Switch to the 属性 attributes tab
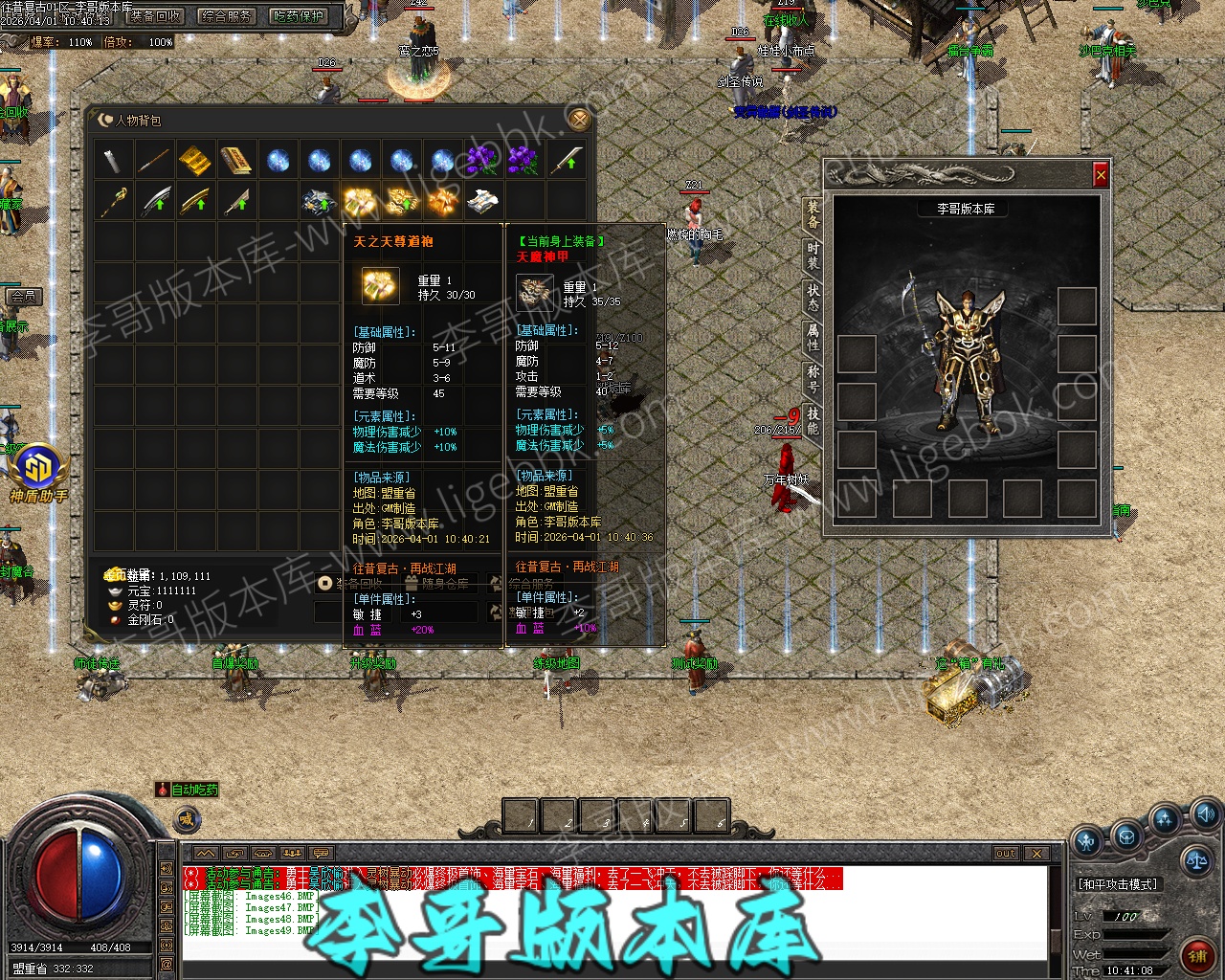The image size is (1225, 980). [813, 337]
